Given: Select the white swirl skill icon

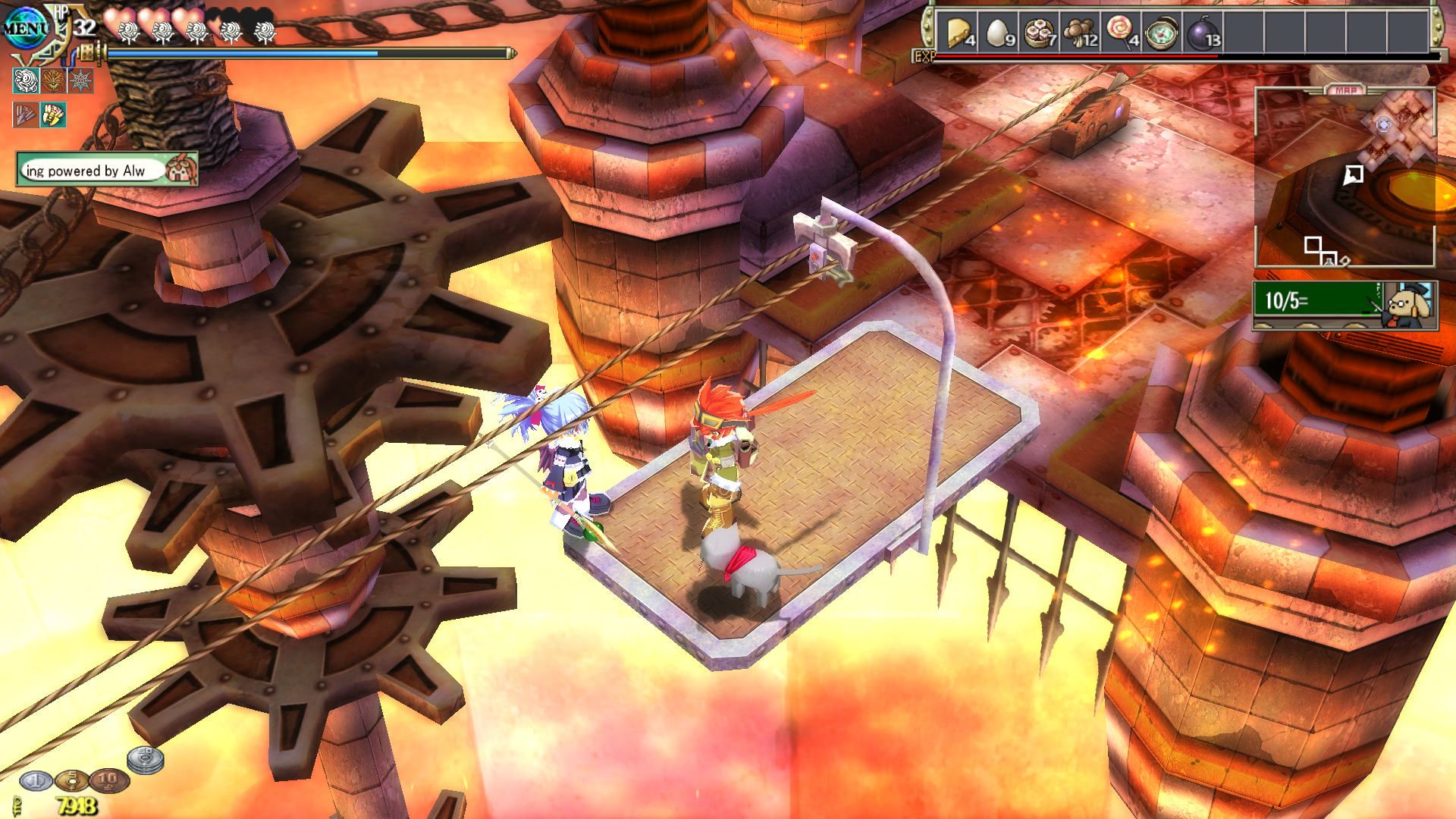Looking at the screenshot, I should coord(26,80).
